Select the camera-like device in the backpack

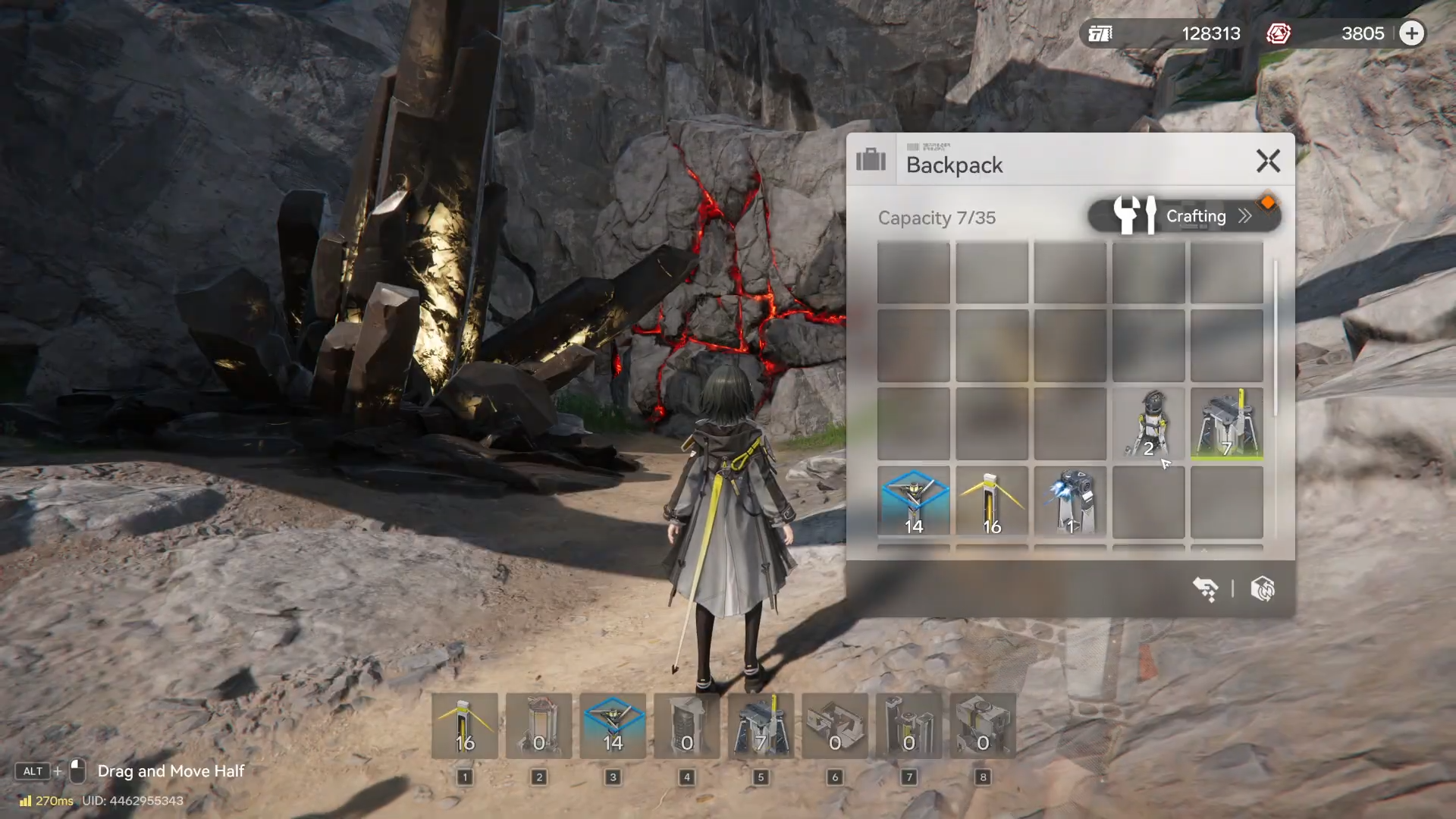[1070, 502]
